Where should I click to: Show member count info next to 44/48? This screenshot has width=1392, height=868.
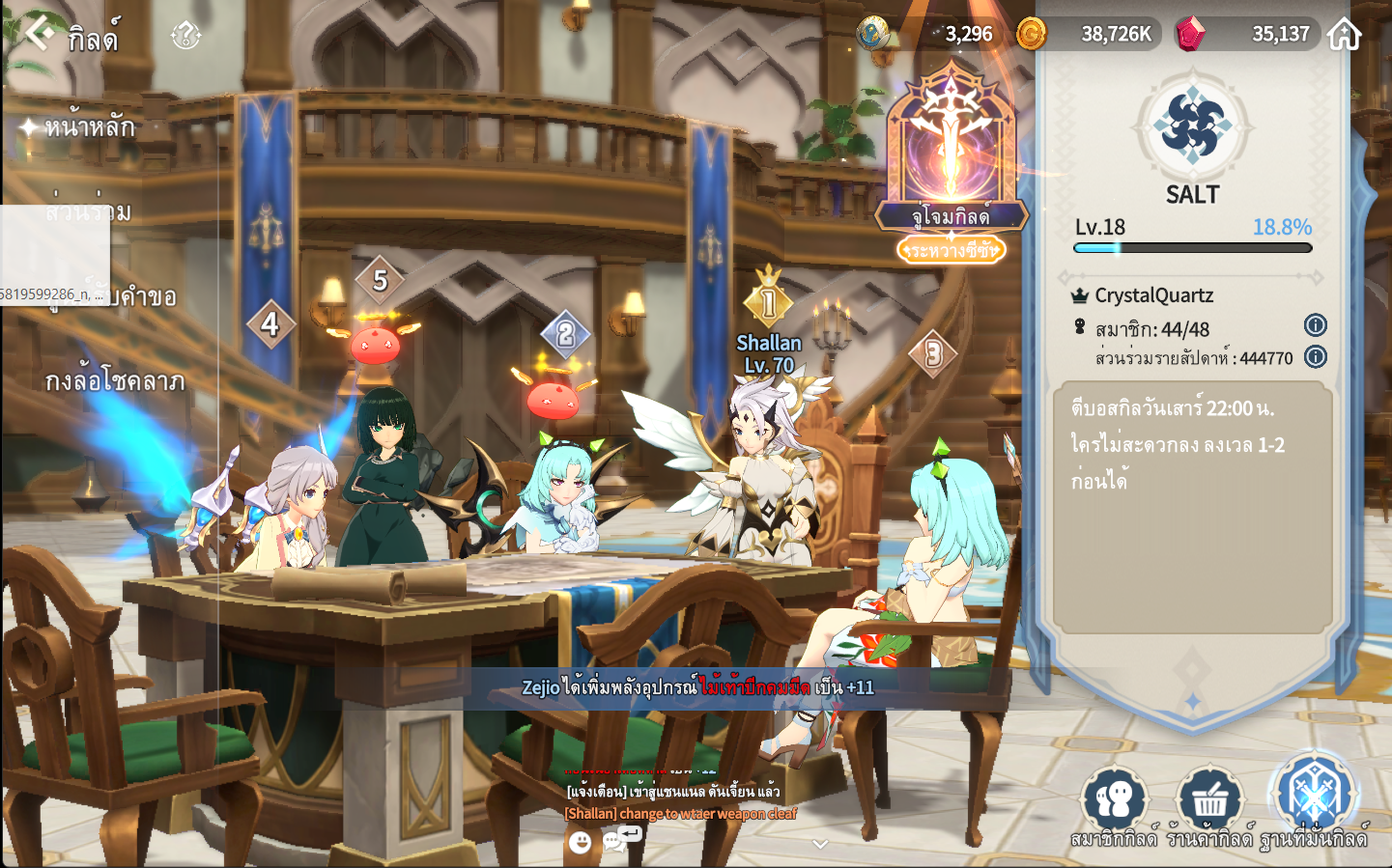pos(1315,325)
